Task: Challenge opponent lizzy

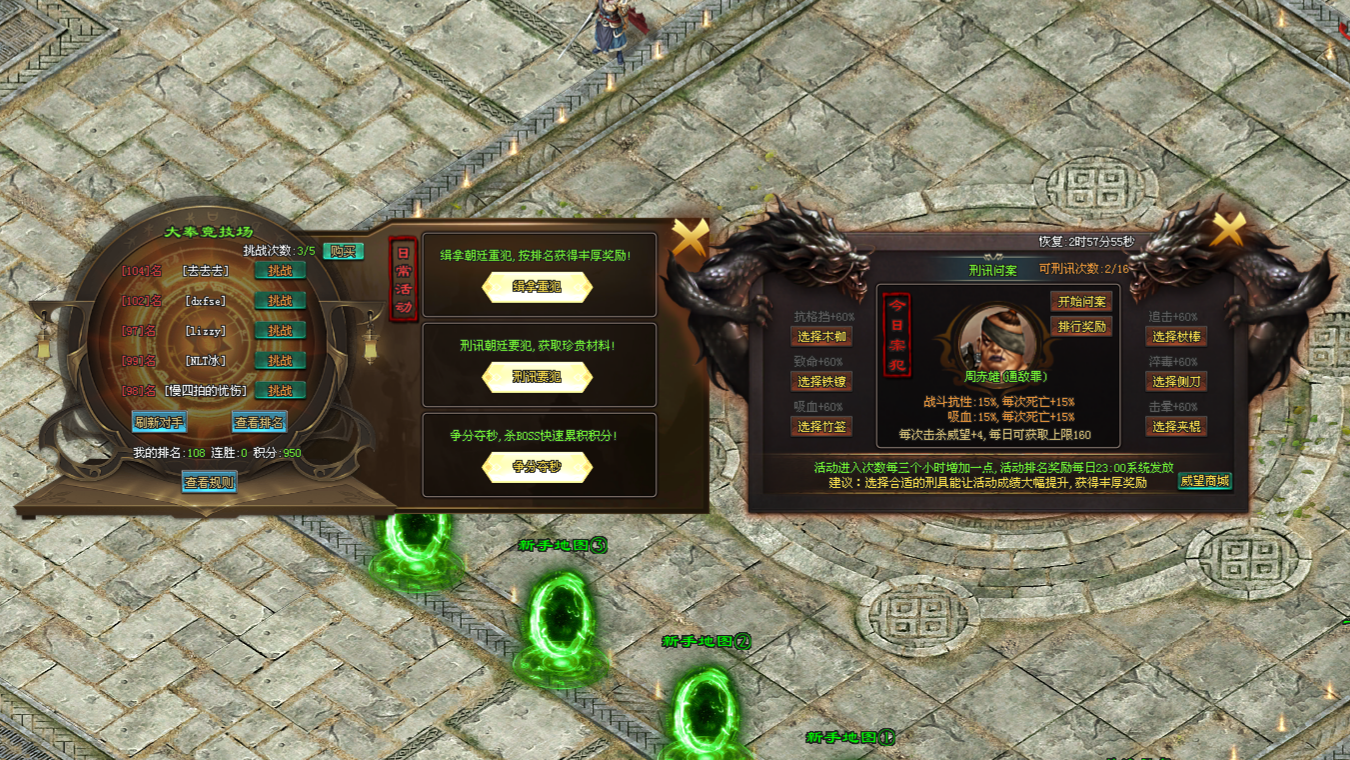Action: point(280,330)
